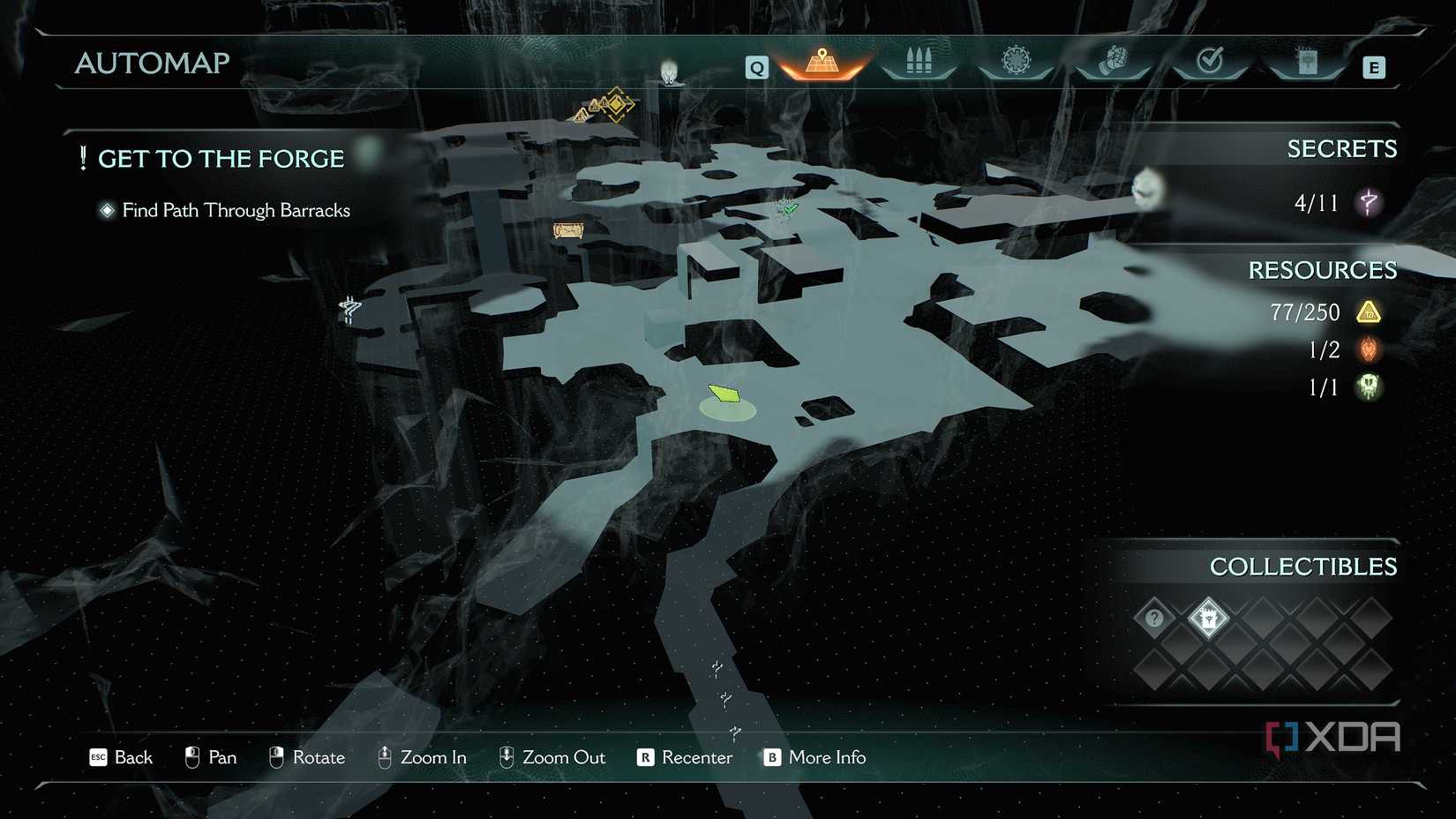Image resolution: width=1456 pixels, height=819 pixels.
Task: Click Back at the bottom bar
Action: [121, 757]
